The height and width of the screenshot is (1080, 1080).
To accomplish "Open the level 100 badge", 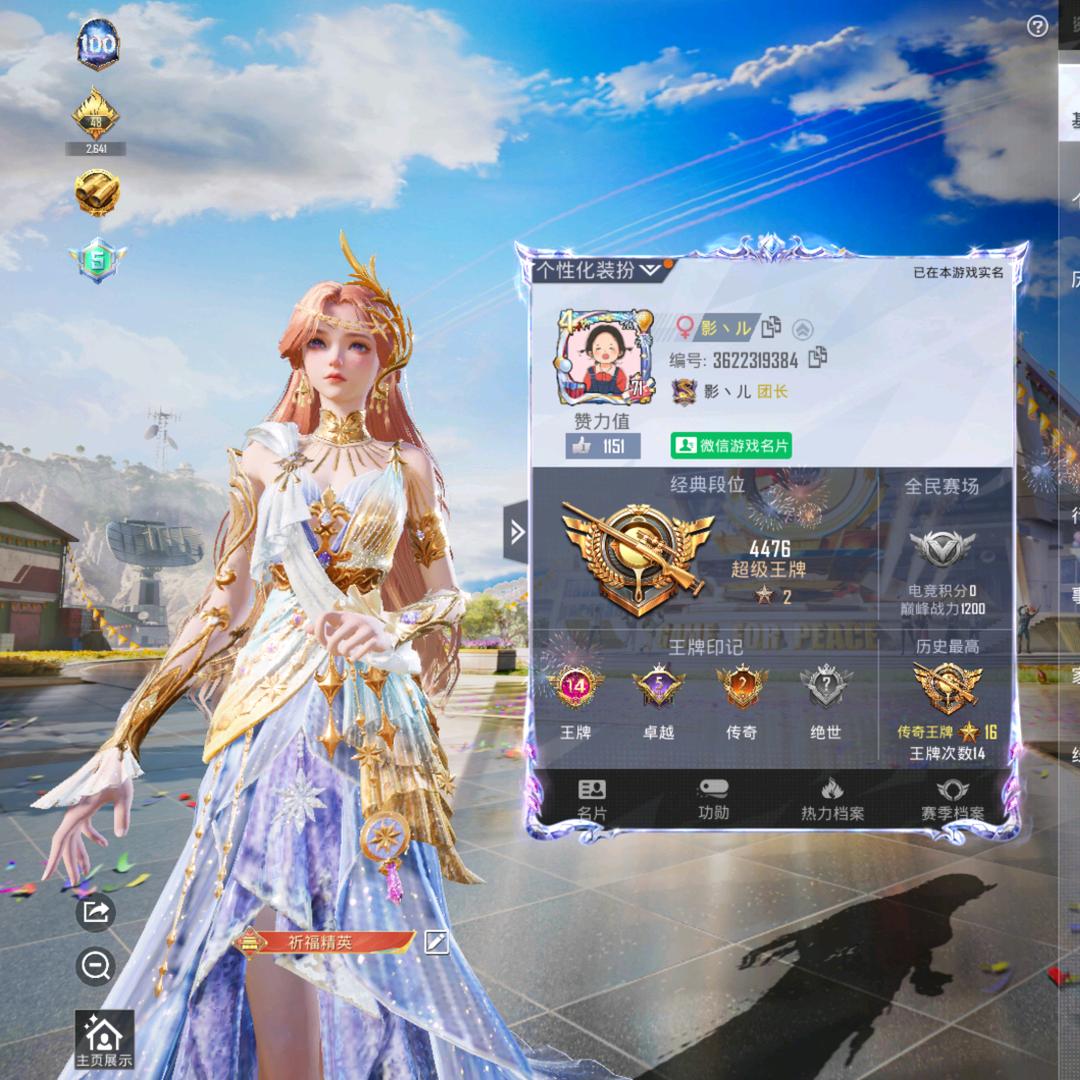I will (97, 45).
